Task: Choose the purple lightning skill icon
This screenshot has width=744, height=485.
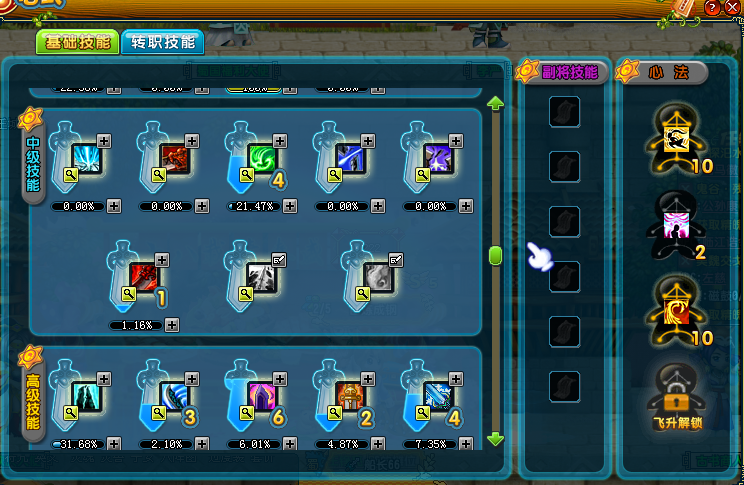Action: pos(437,157)
